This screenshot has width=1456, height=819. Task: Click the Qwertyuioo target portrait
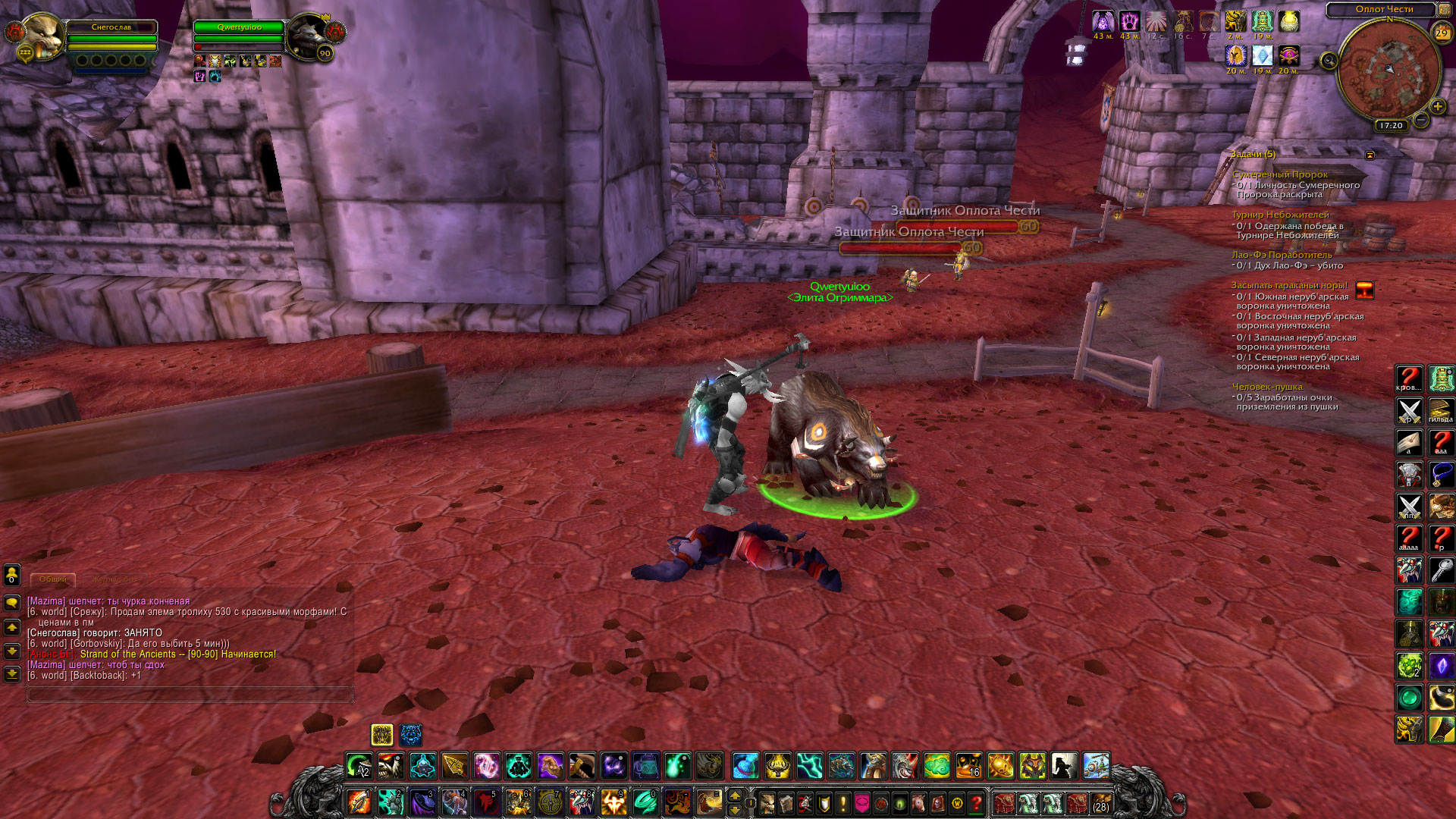(307, 35)
